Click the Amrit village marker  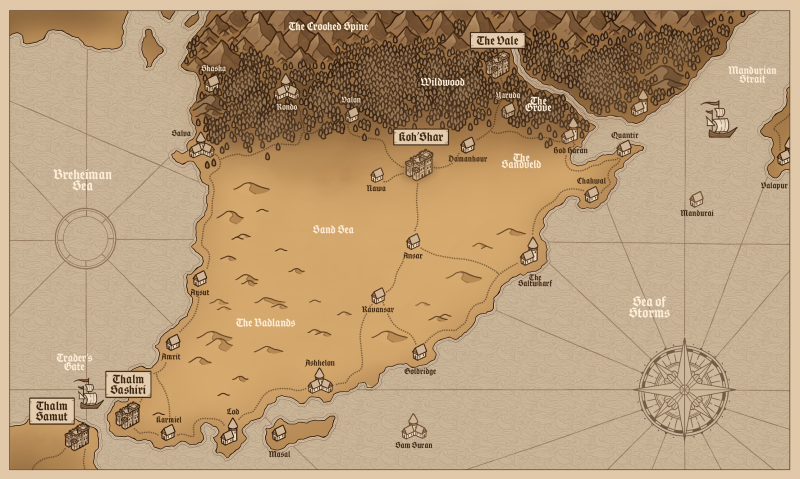click(x=173, y=342)
